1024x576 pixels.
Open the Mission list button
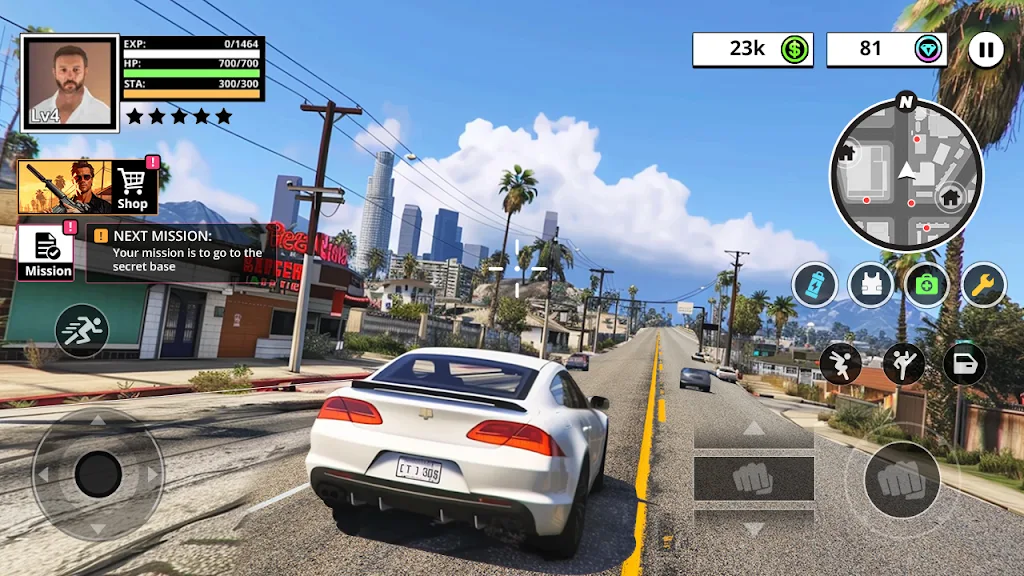coord(47,252)
